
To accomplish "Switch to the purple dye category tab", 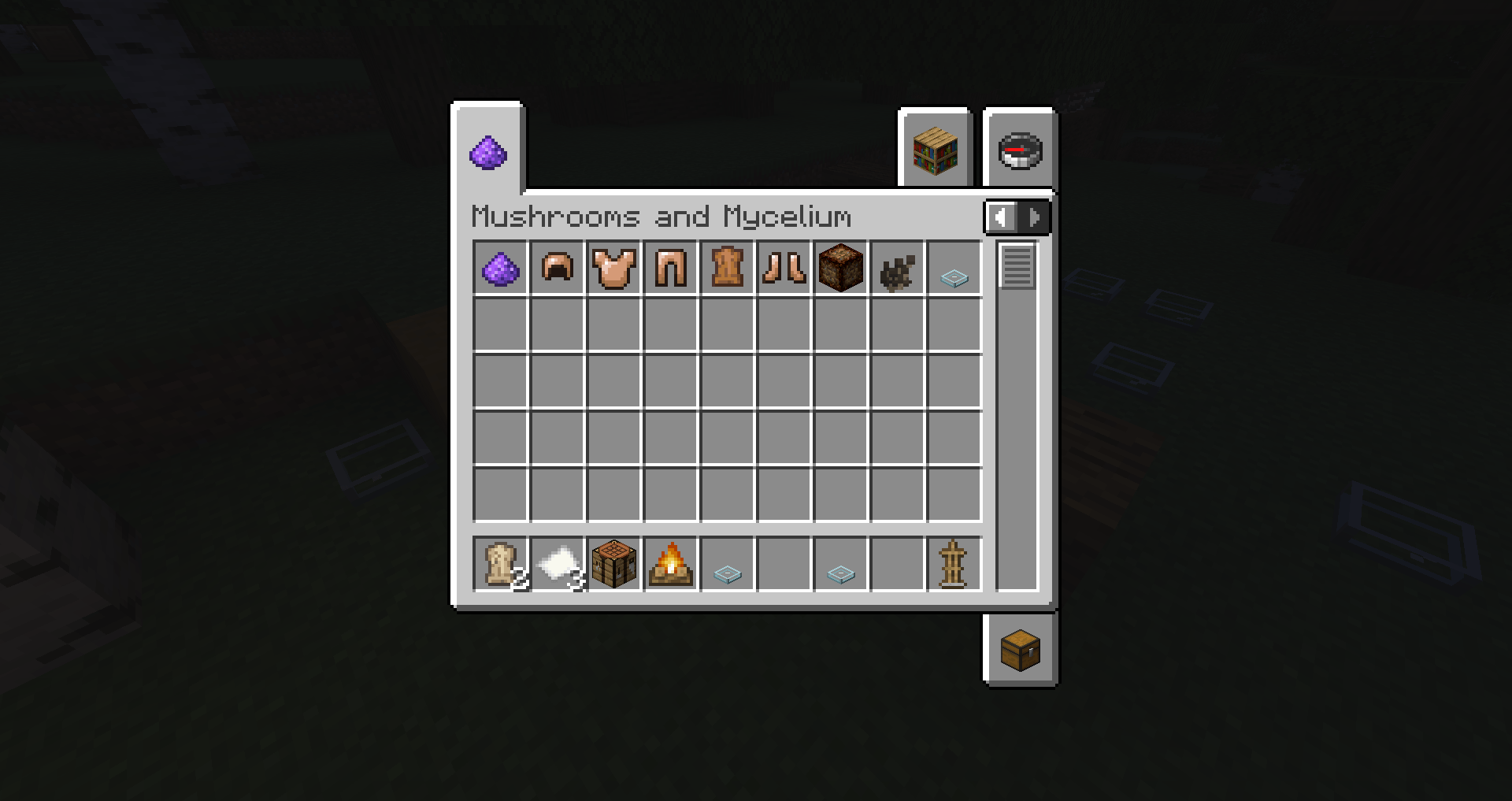I will click(488, 151).
